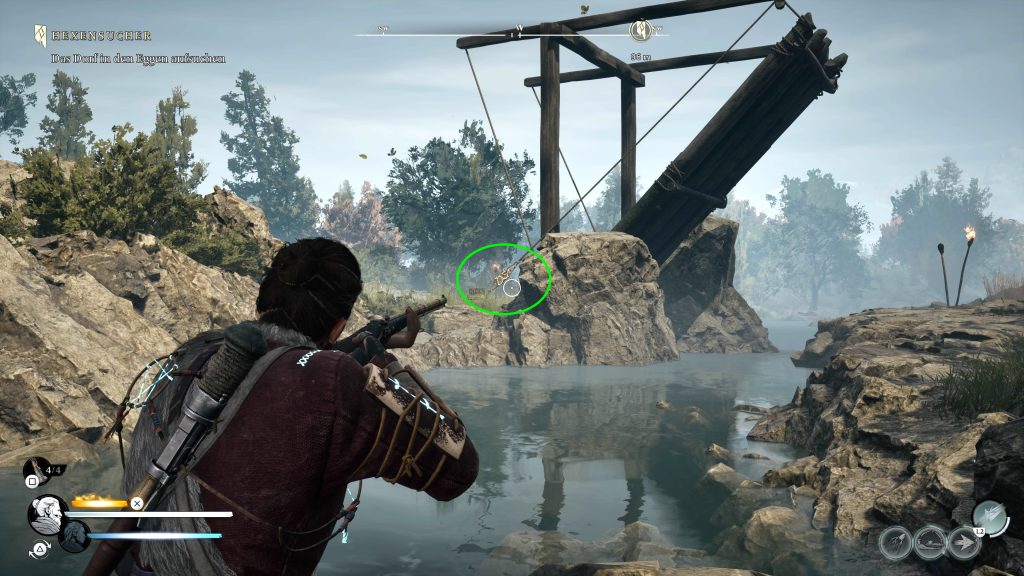Open the Hexensucher quest tracker
Image resolution: width=1024 pixels, height=576 pixels.
41,35
